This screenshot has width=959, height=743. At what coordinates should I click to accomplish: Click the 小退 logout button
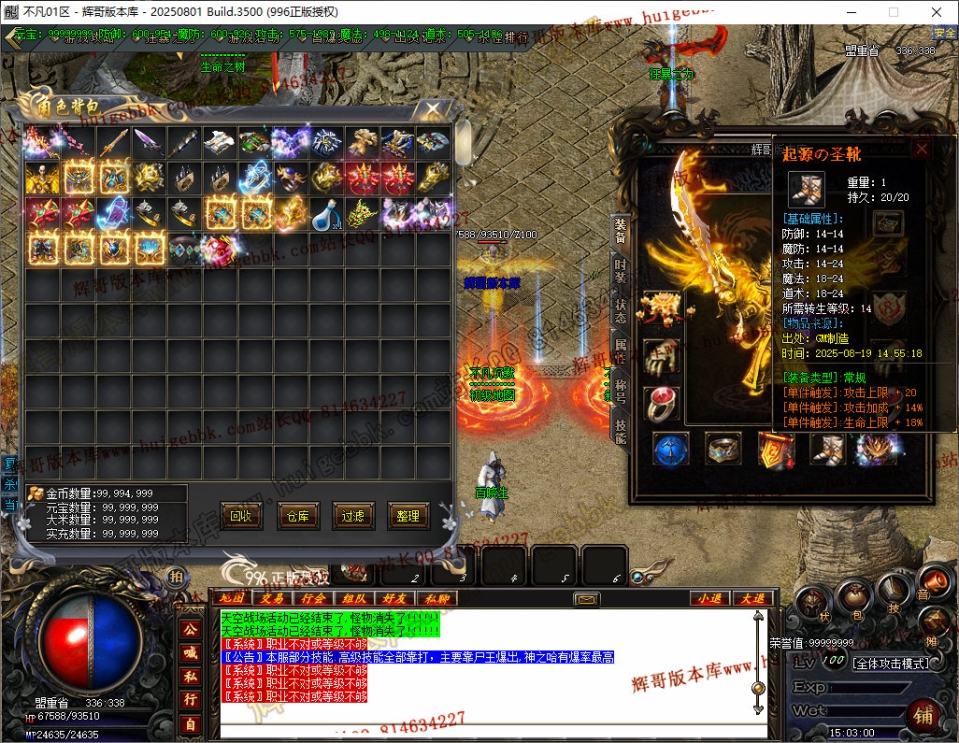click(x=709, y=598)
